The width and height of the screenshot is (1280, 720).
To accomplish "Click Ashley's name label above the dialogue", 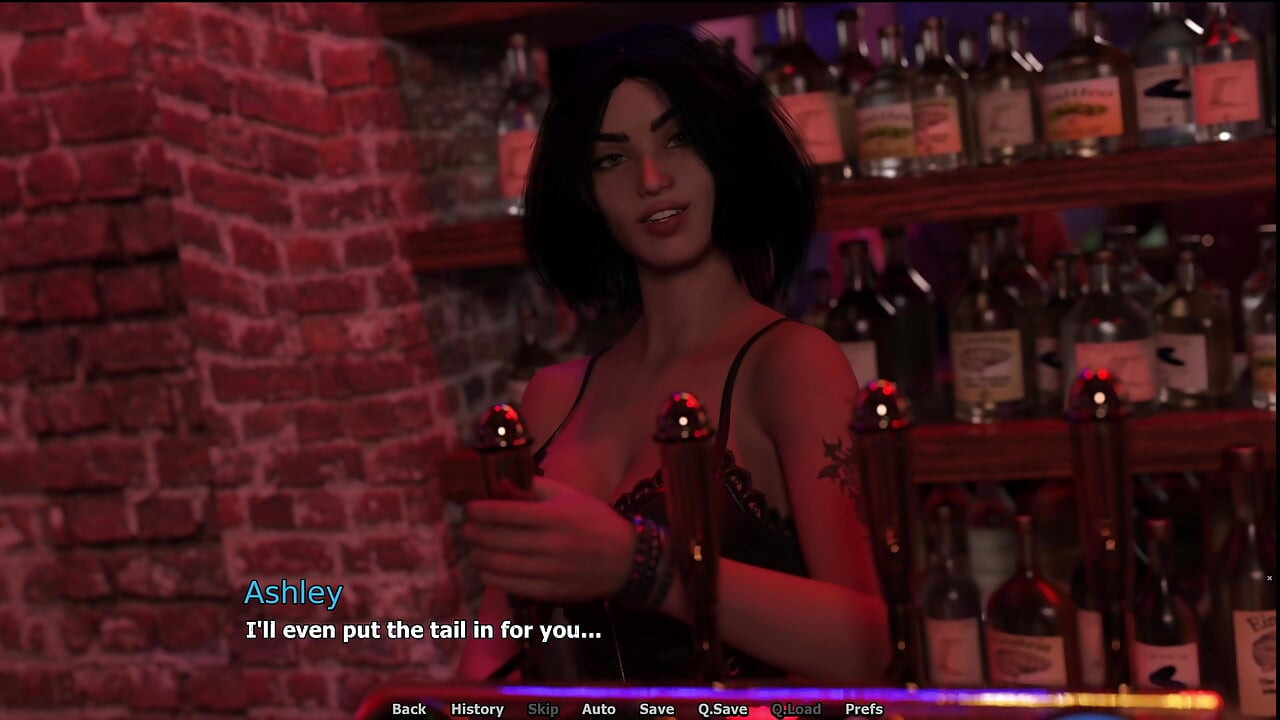I will click(294, 593).
